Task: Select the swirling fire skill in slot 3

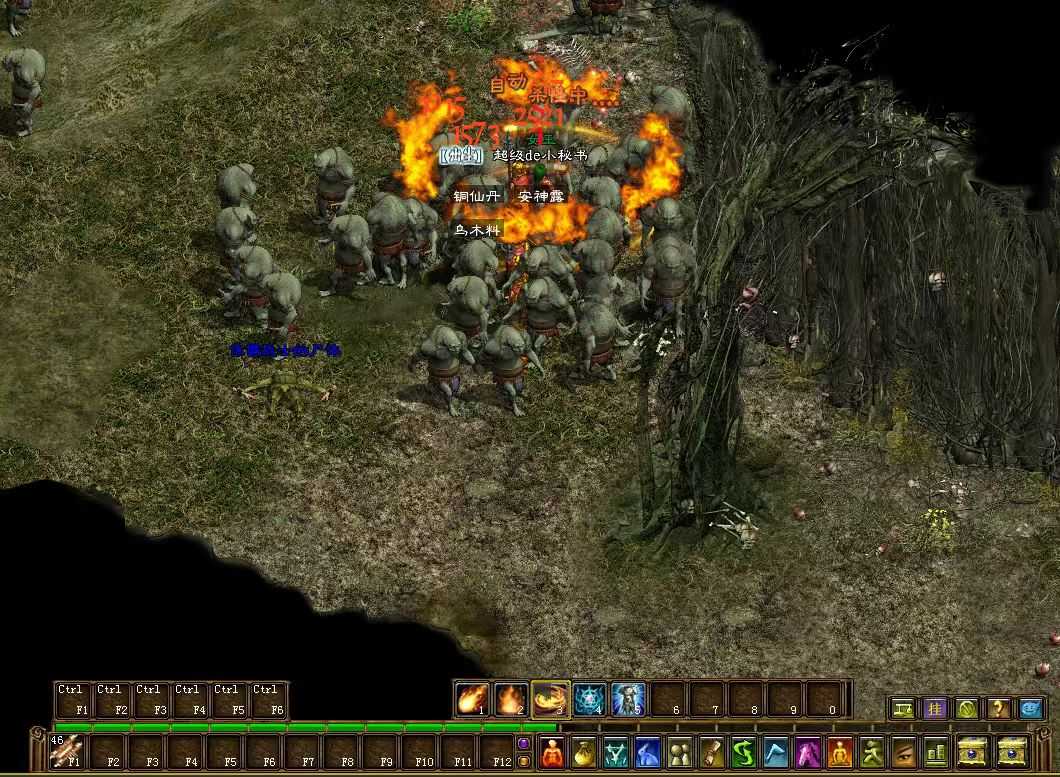Action: (550, 699)
